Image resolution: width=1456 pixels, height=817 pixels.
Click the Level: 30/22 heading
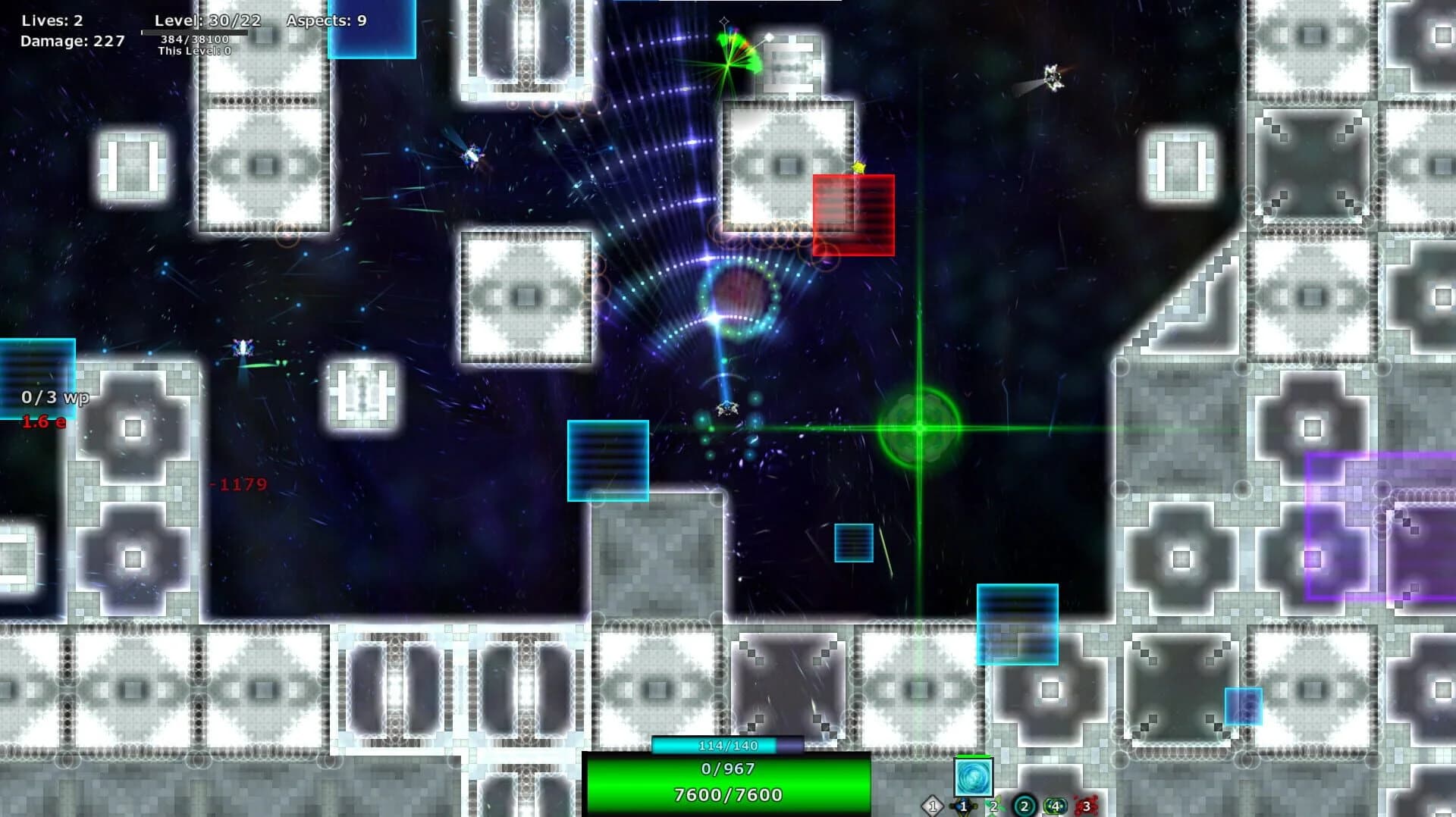coord(206,21)
